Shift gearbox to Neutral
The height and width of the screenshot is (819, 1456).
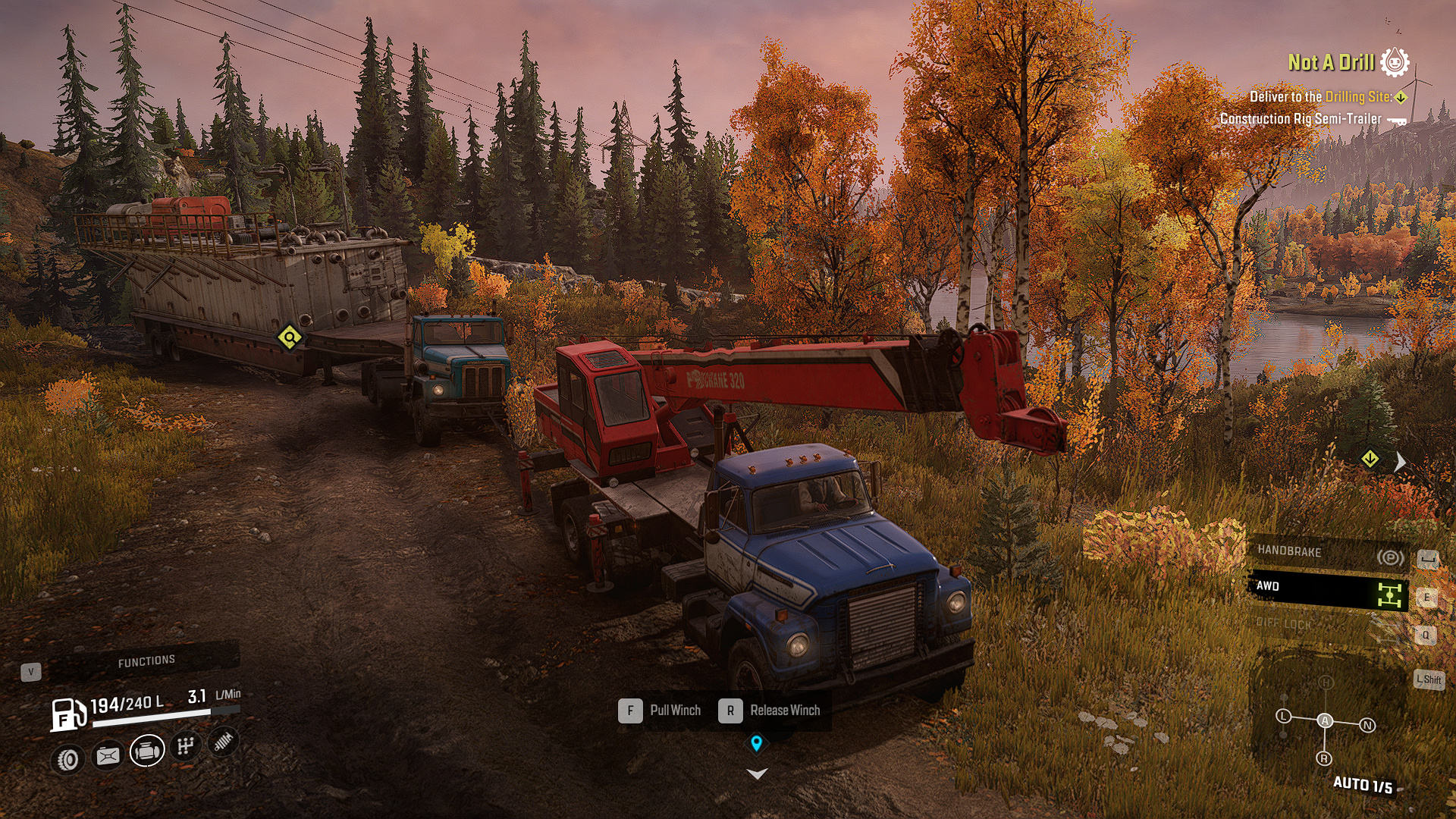pyautogui.click(x=1367, y=726)
